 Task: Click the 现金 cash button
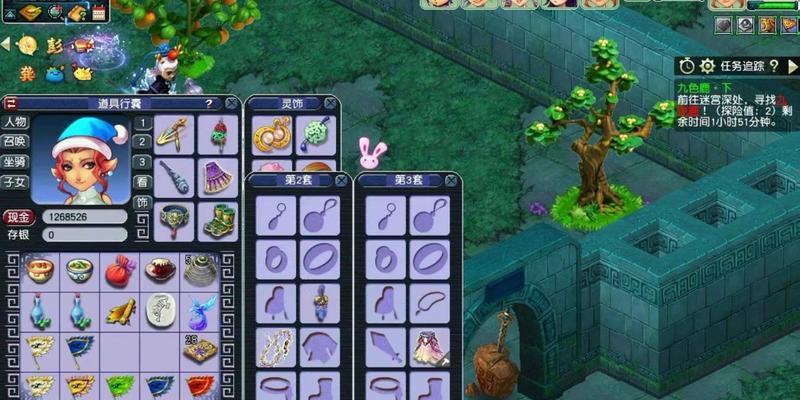[18, 217]
